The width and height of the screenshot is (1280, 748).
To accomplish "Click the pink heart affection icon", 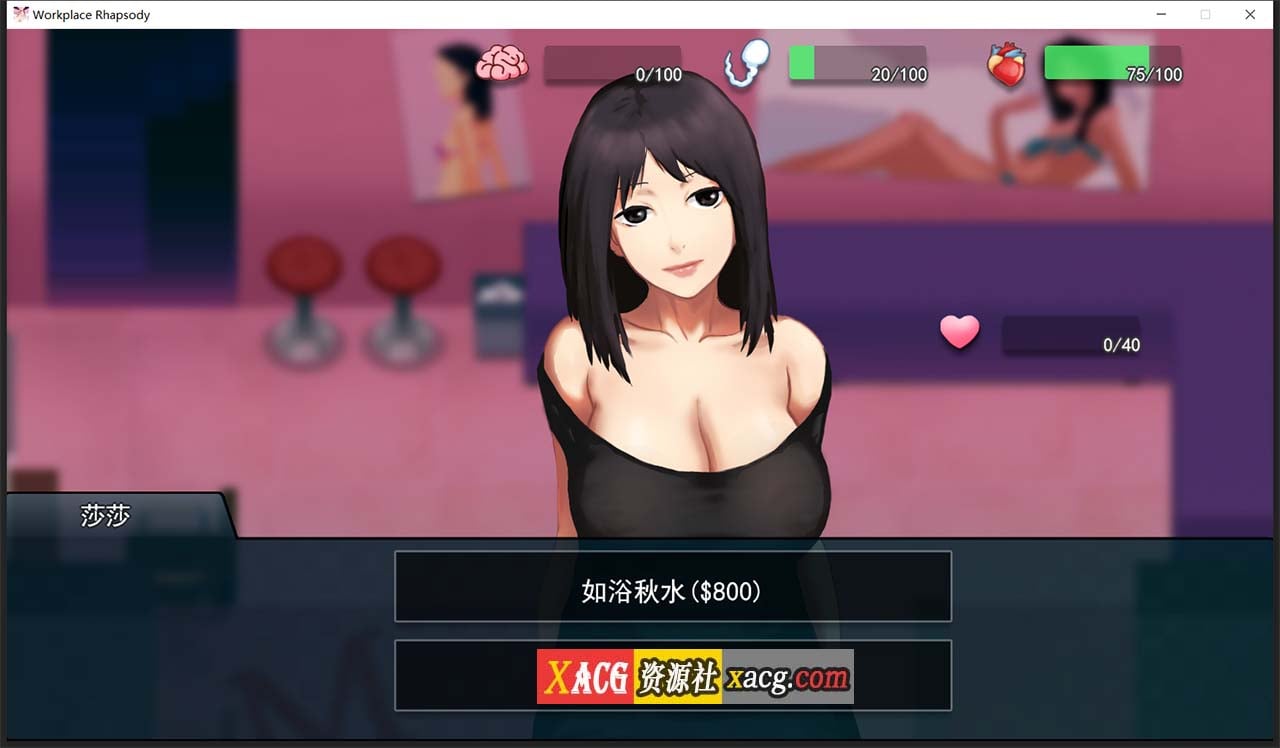I will pyautogui.click(x=959, y=332).
